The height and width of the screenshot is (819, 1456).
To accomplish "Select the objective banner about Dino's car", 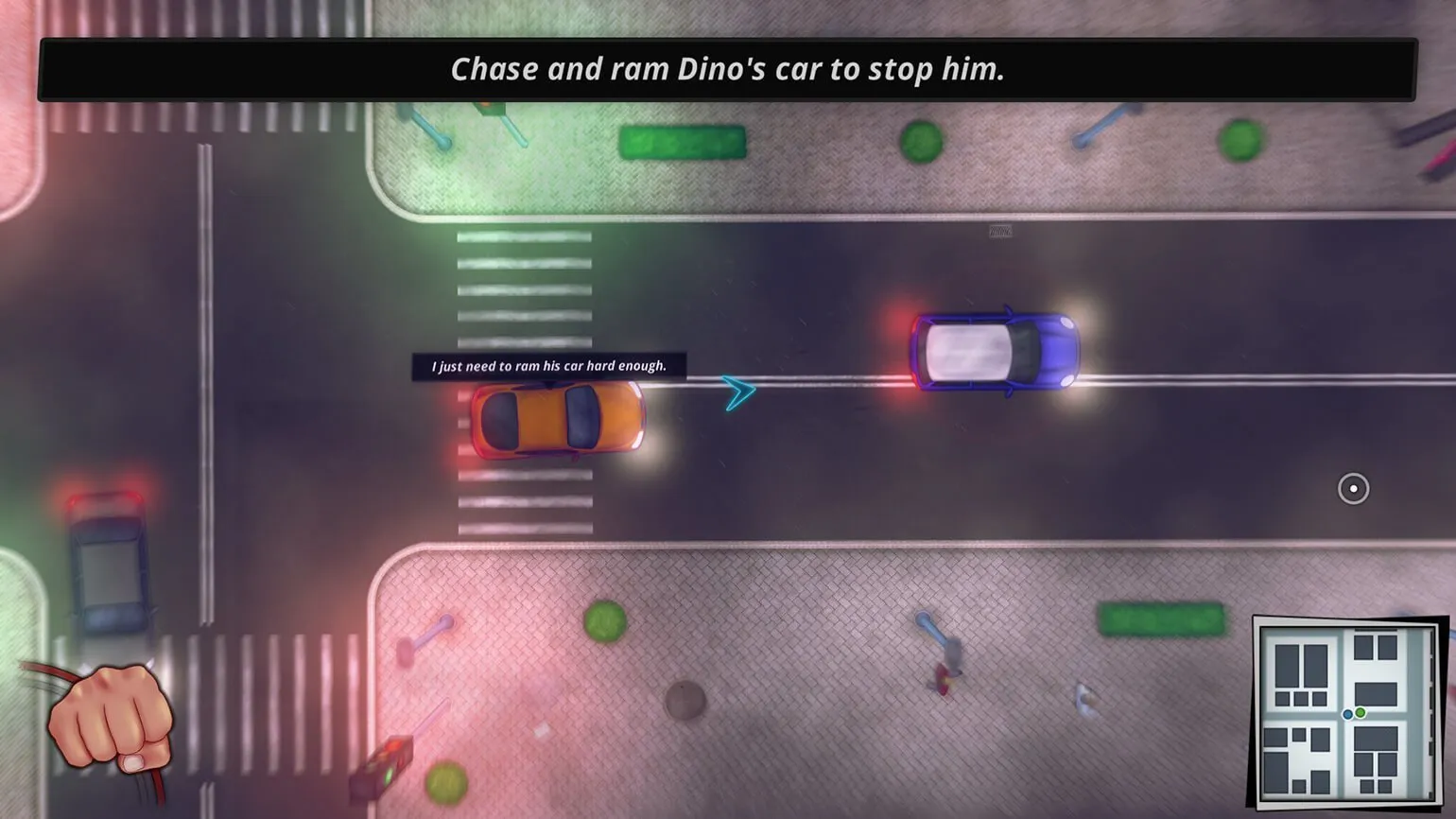I will (727, 69).
